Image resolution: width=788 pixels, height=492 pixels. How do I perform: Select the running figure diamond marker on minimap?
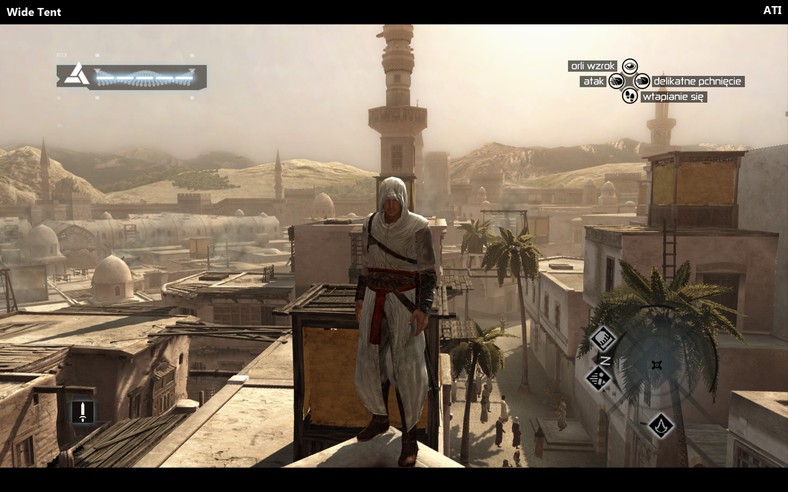pos(599,378)
